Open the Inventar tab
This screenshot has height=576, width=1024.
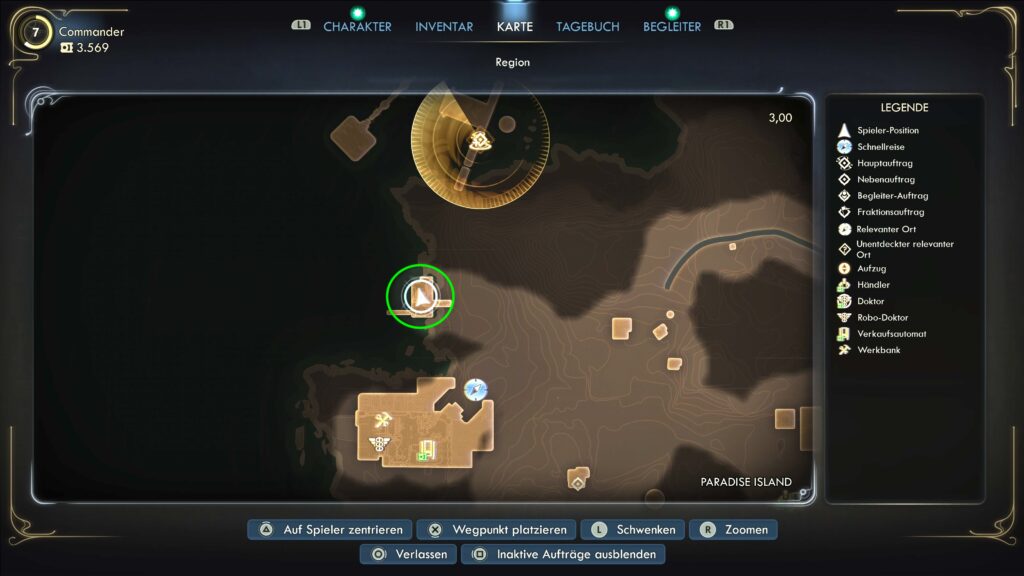coord(444,26)
